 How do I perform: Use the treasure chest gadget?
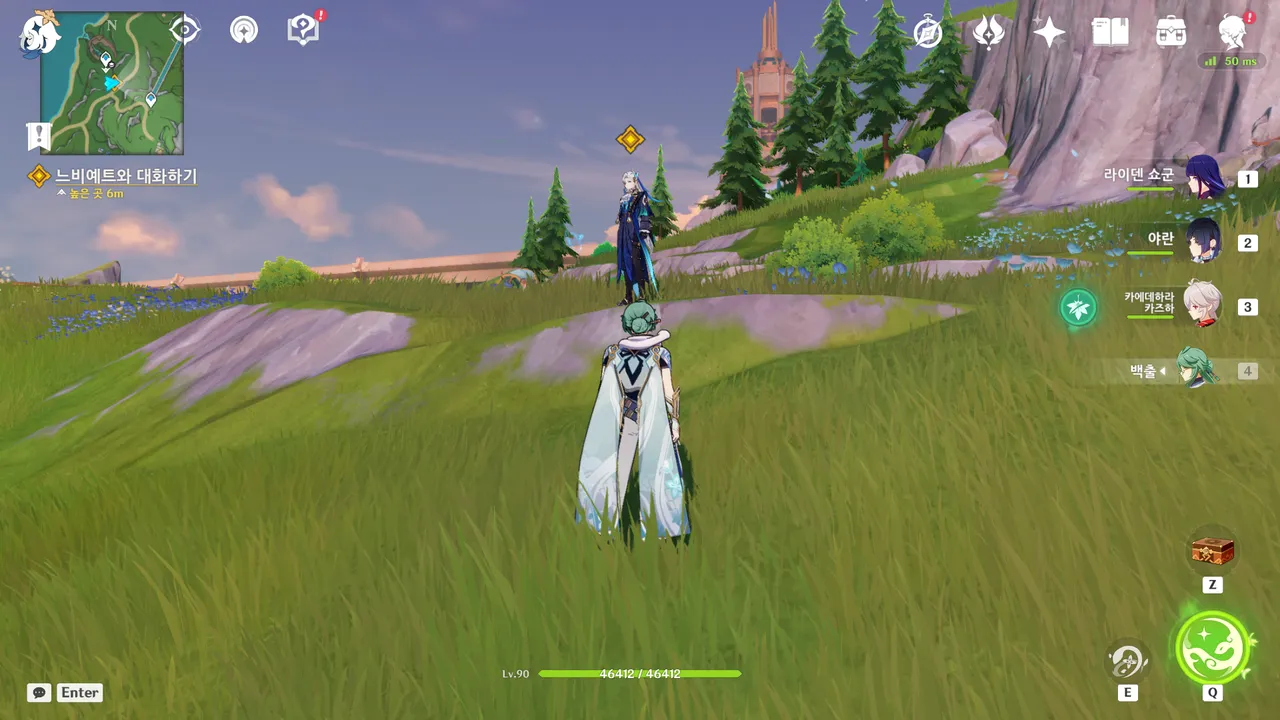click(x=1212, y=550)
